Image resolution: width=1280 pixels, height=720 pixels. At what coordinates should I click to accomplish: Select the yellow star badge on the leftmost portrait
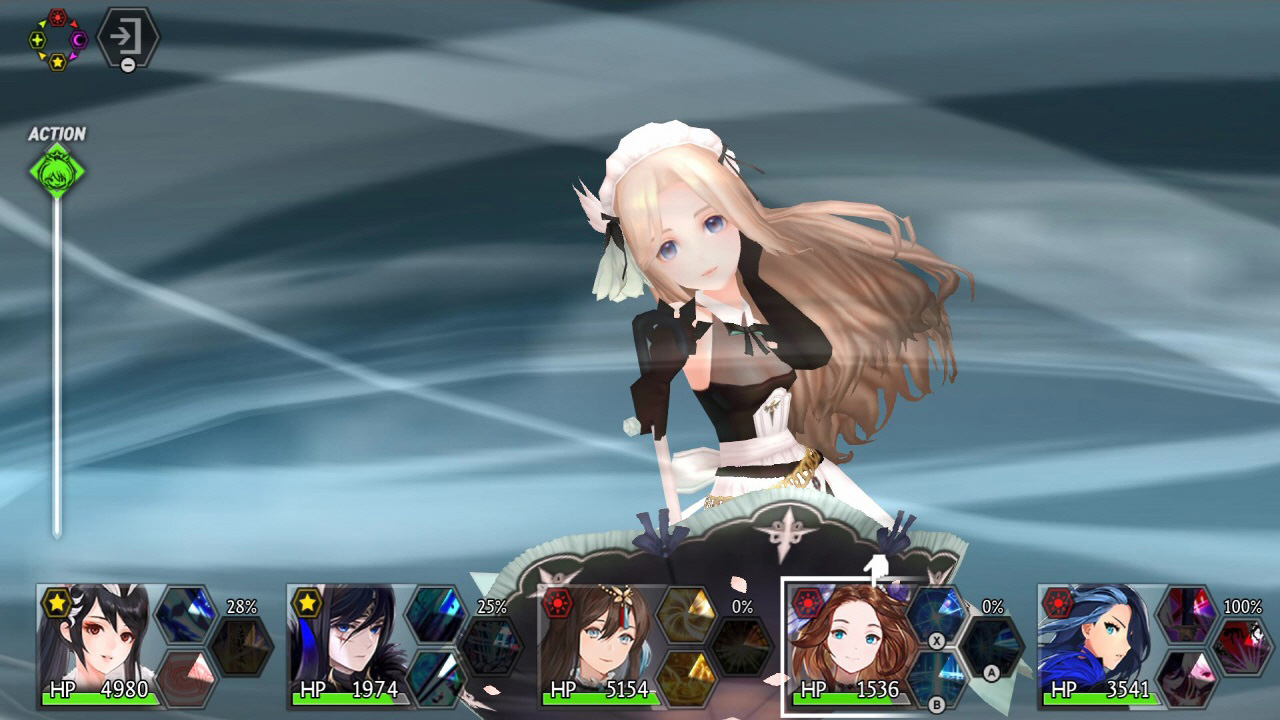point(55,601)
